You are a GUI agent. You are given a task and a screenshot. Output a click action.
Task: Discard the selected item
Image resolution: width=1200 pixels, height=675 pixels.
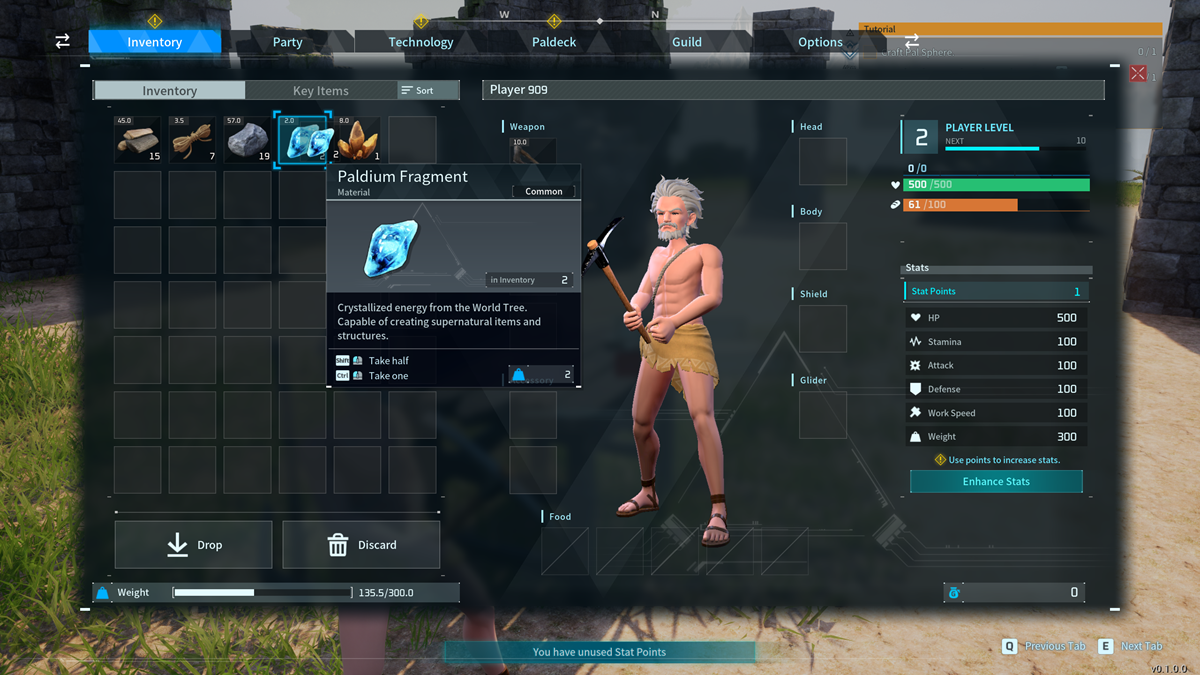[x=361, y=545]
